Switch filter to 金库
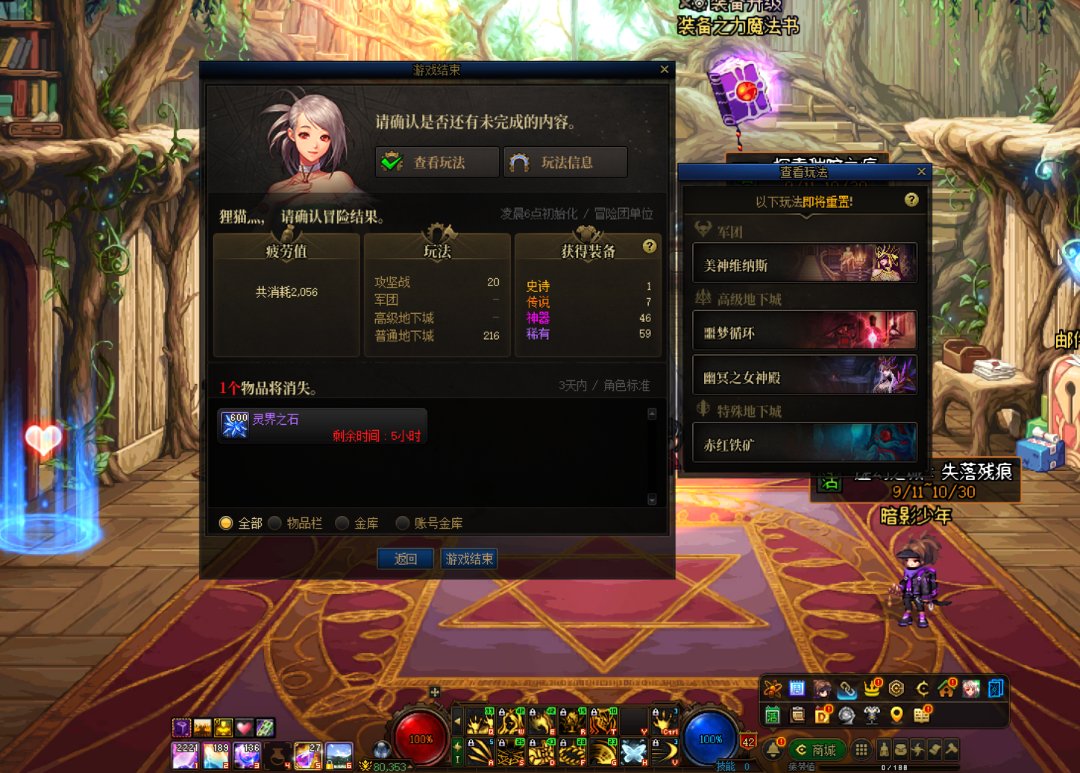 click(342, 523)
